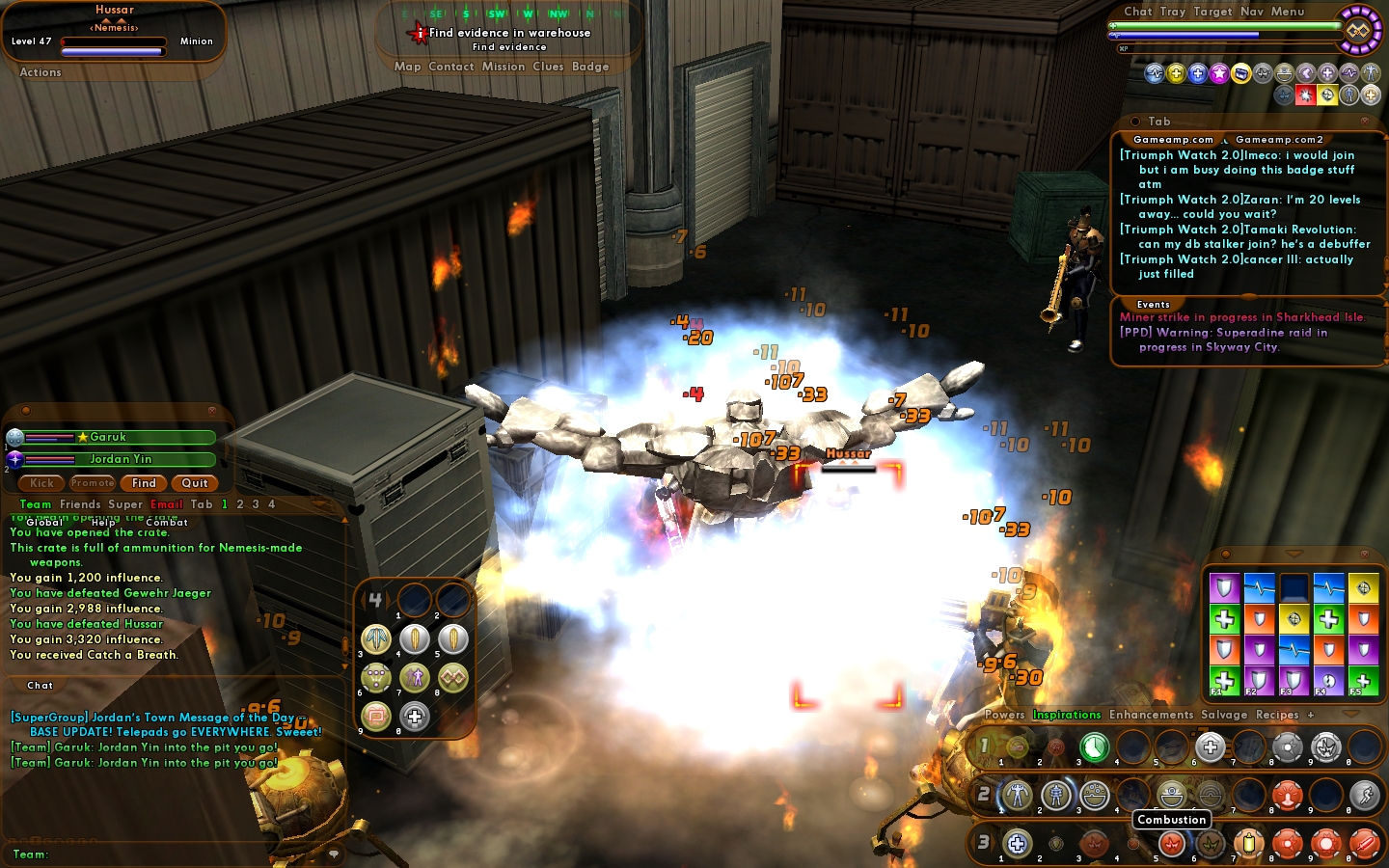1389x868 pixels.
Task: Click the Find team button
Action: pos(144,483)
